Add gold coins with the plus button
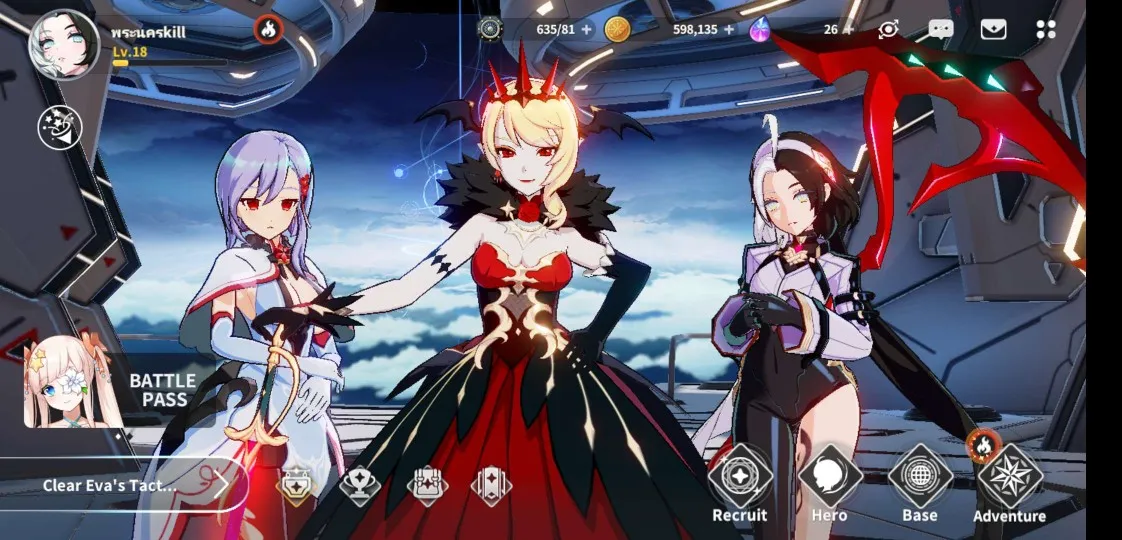This screenshot has width=1122, height=540. point(729,29)
